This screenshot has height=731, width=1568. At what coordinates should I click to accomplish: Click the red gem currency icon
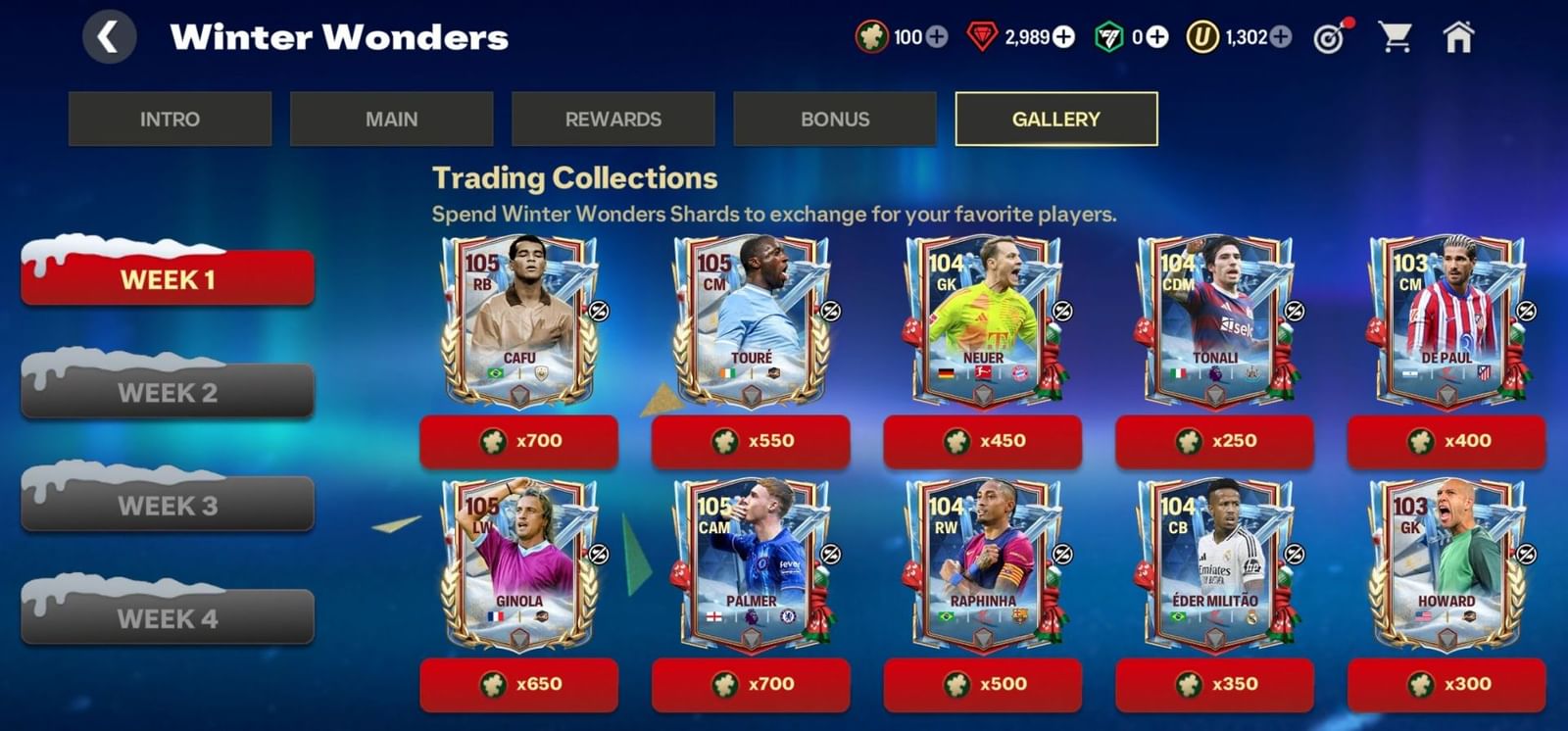tap(982, 37)
